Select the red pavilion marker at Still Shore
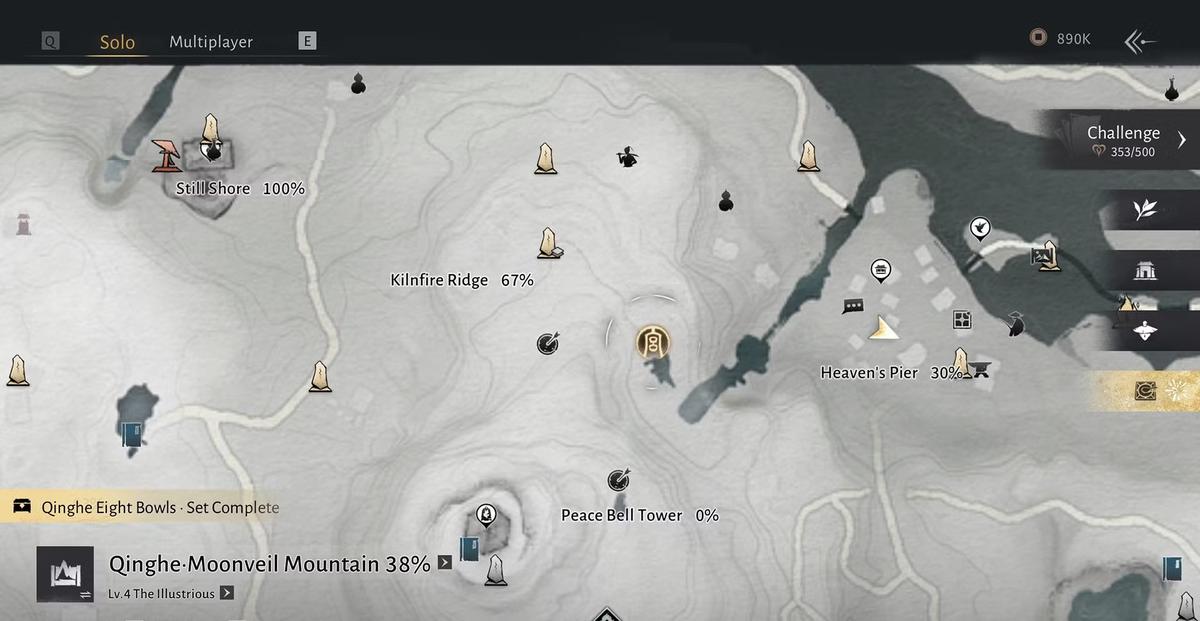The image size is (1200, 621). pos(166,155)
